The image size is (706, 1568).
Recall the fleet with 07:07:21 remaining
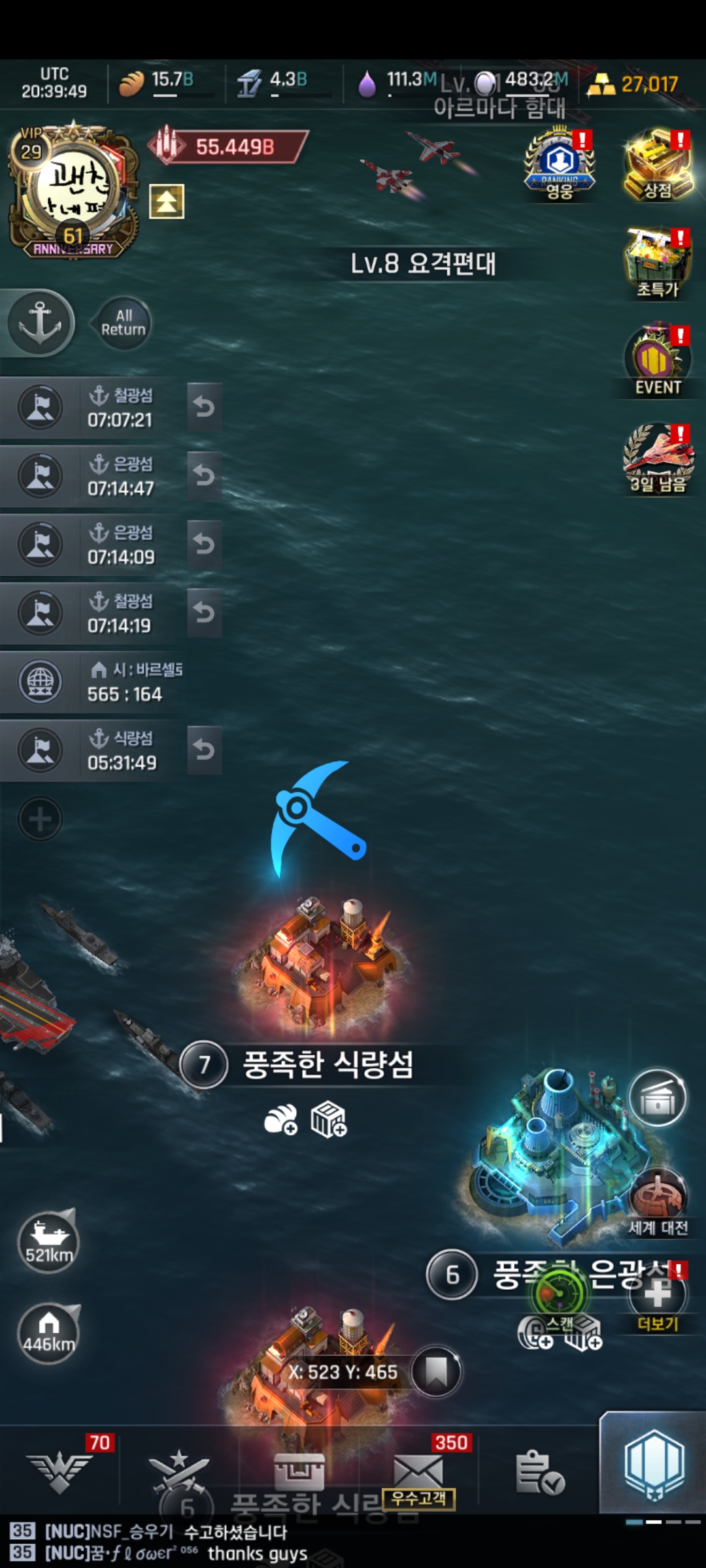tap(205, 408)
